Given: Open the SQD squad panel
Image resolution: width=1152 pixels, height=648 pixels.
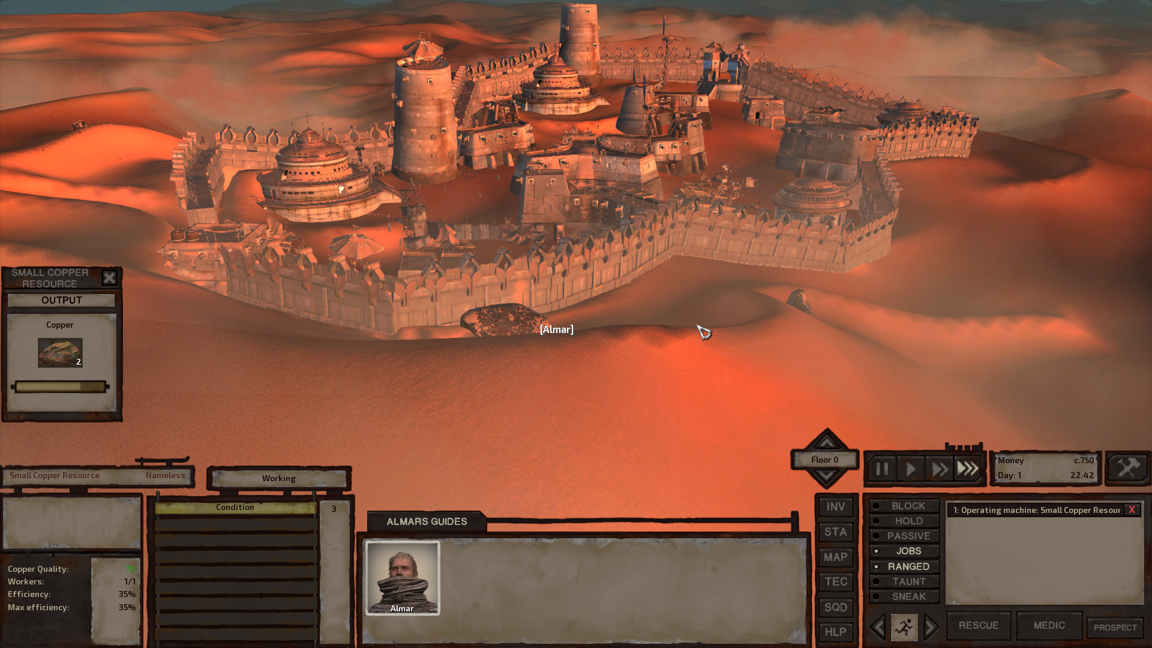Looking at the screenshot, I should click(835, 607).
